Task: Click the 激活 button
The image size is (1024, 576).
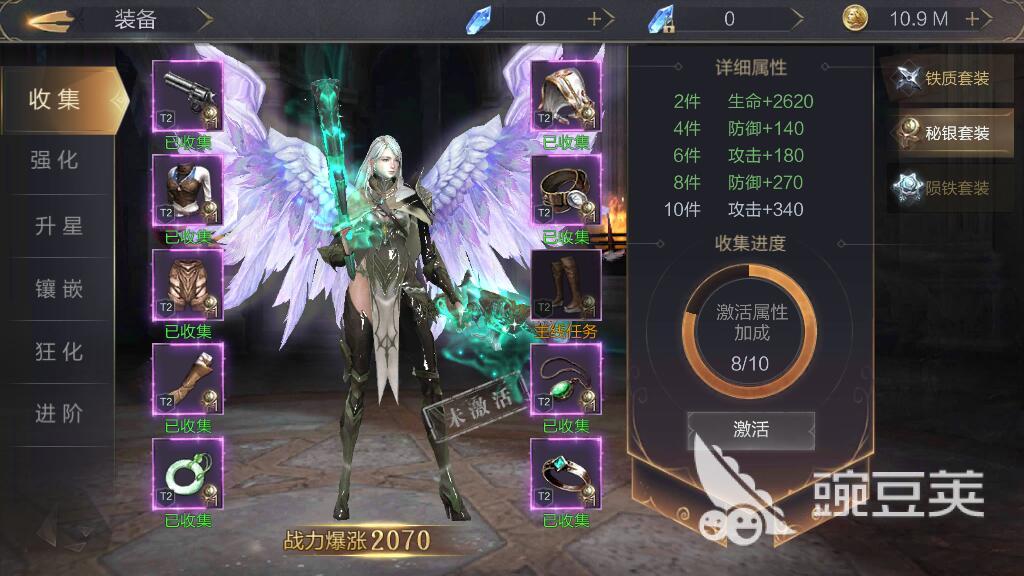Action: pos(750,430)
